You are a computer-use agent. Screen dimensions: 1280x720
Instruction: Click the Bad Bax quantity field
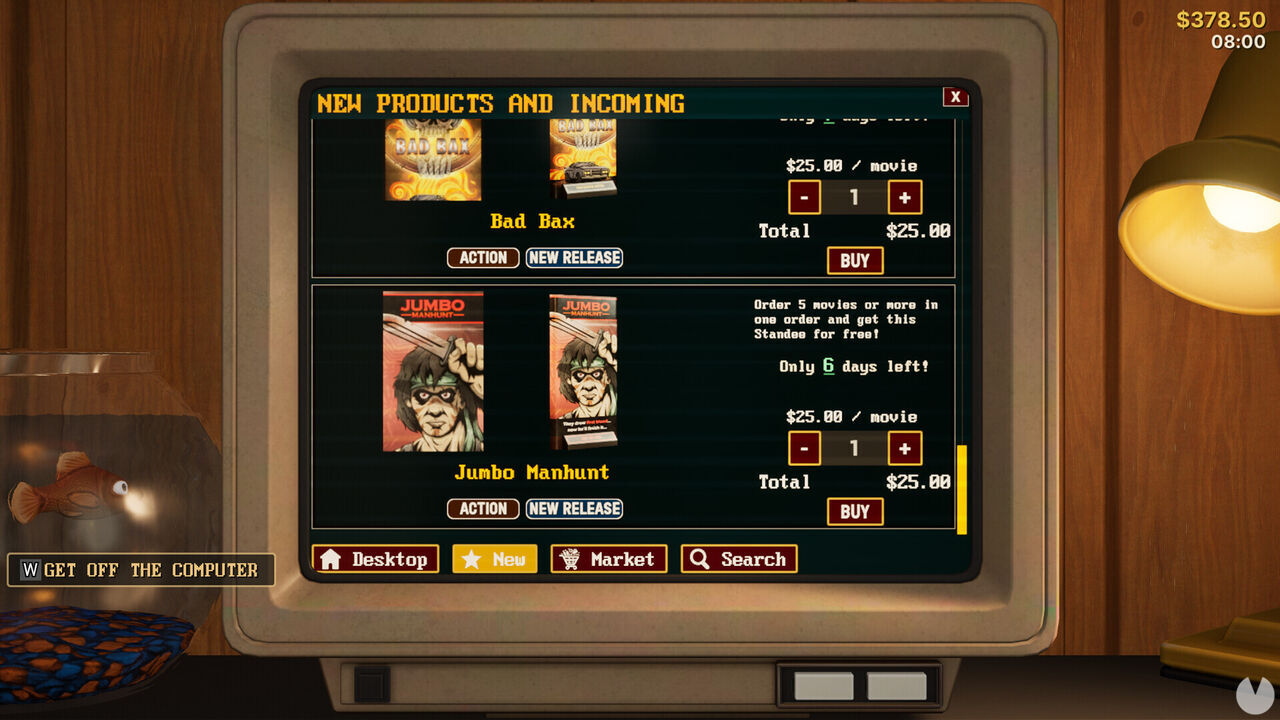pos(854,197)
